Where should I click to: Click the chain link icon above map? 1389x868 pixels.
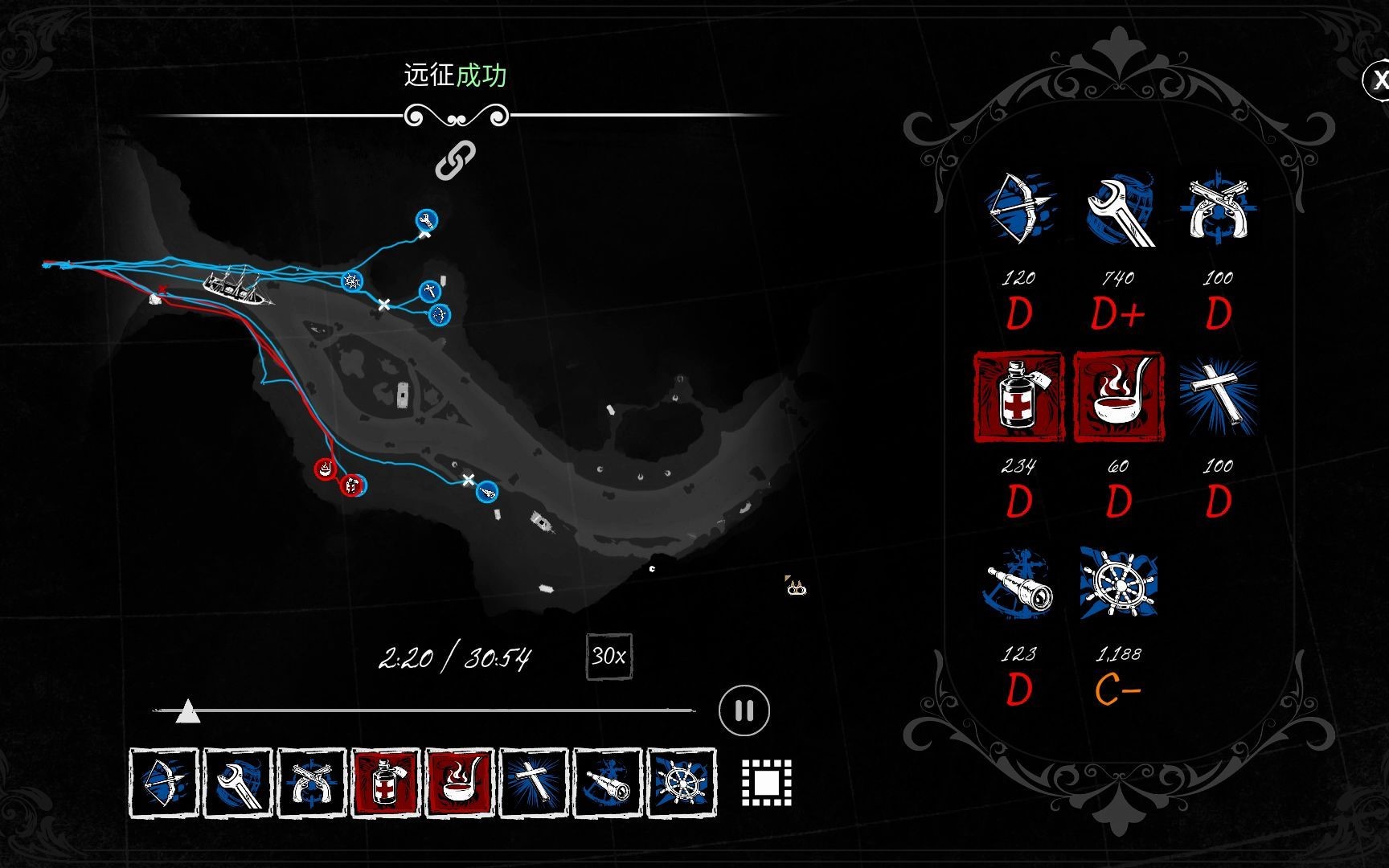(x=455, y=160)
